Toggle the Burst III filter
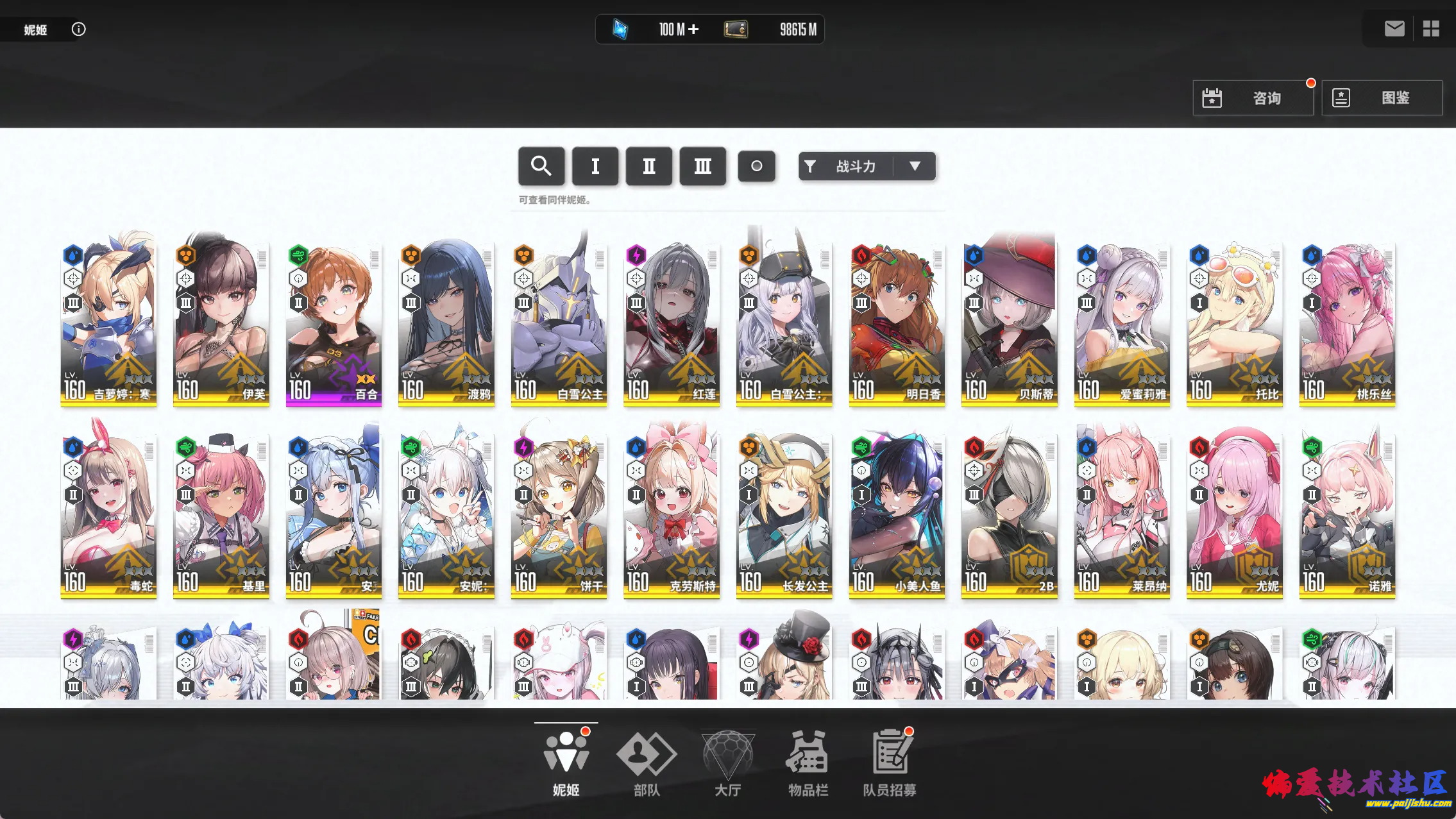The height and width of the screenshot is (819, 1456). (703, 166)
